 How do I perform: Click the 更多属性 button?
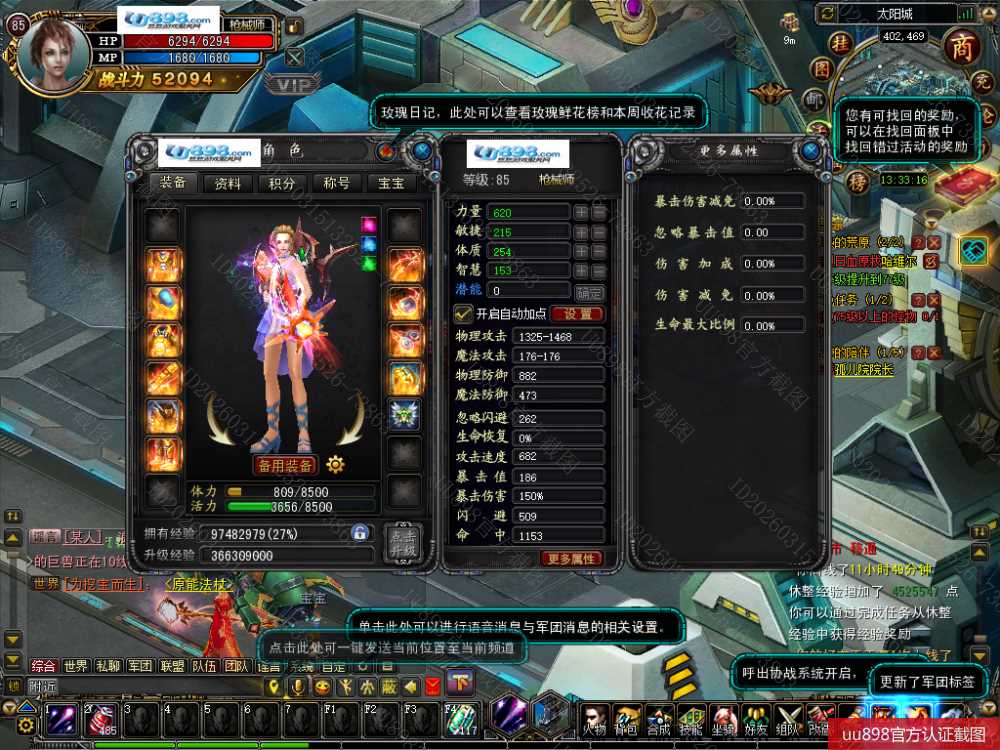[572, 558]
